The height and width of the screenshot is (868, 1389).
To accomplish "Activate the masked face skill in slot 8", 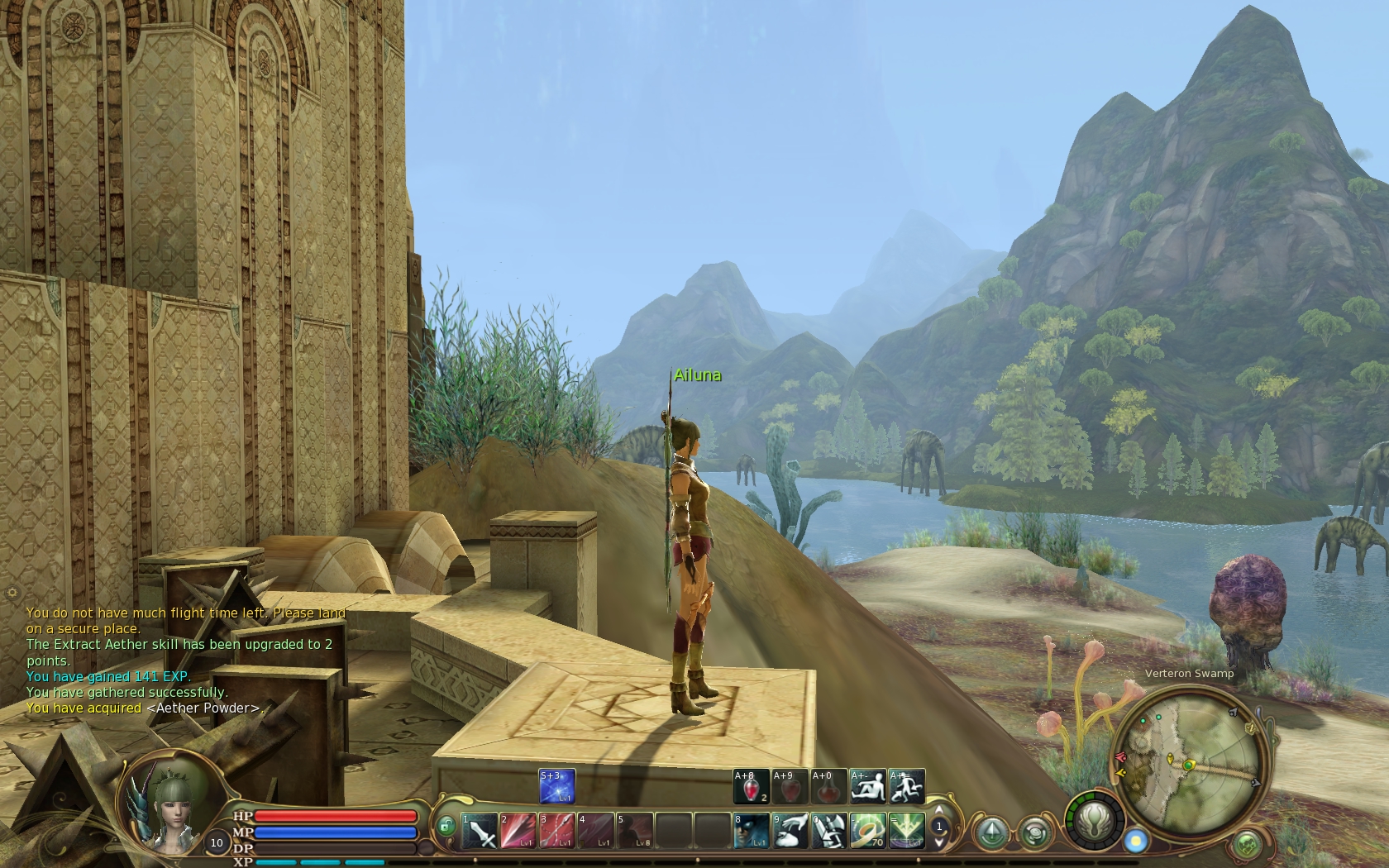I will pos(751,831).
